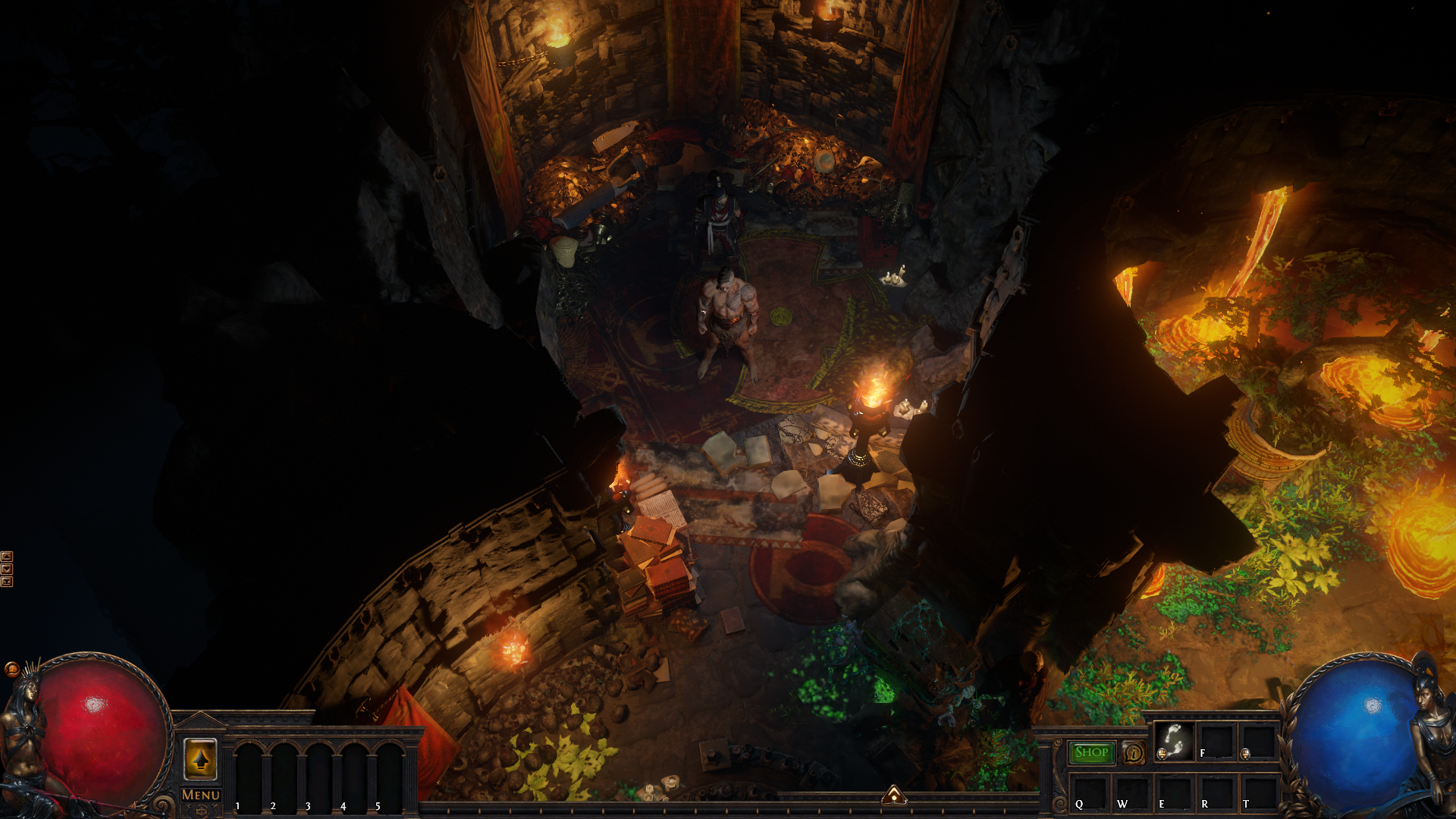
Task: Select the empty skill slot labeled Q
Action: click(x=1090, y=792)
